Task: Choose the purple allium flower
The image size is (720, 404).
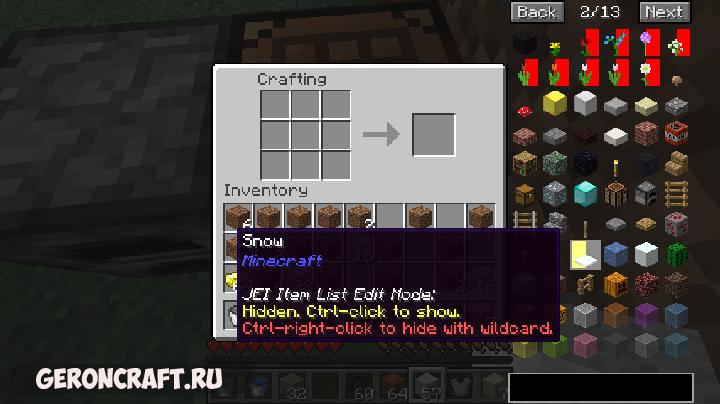Action: coord(649,43)
